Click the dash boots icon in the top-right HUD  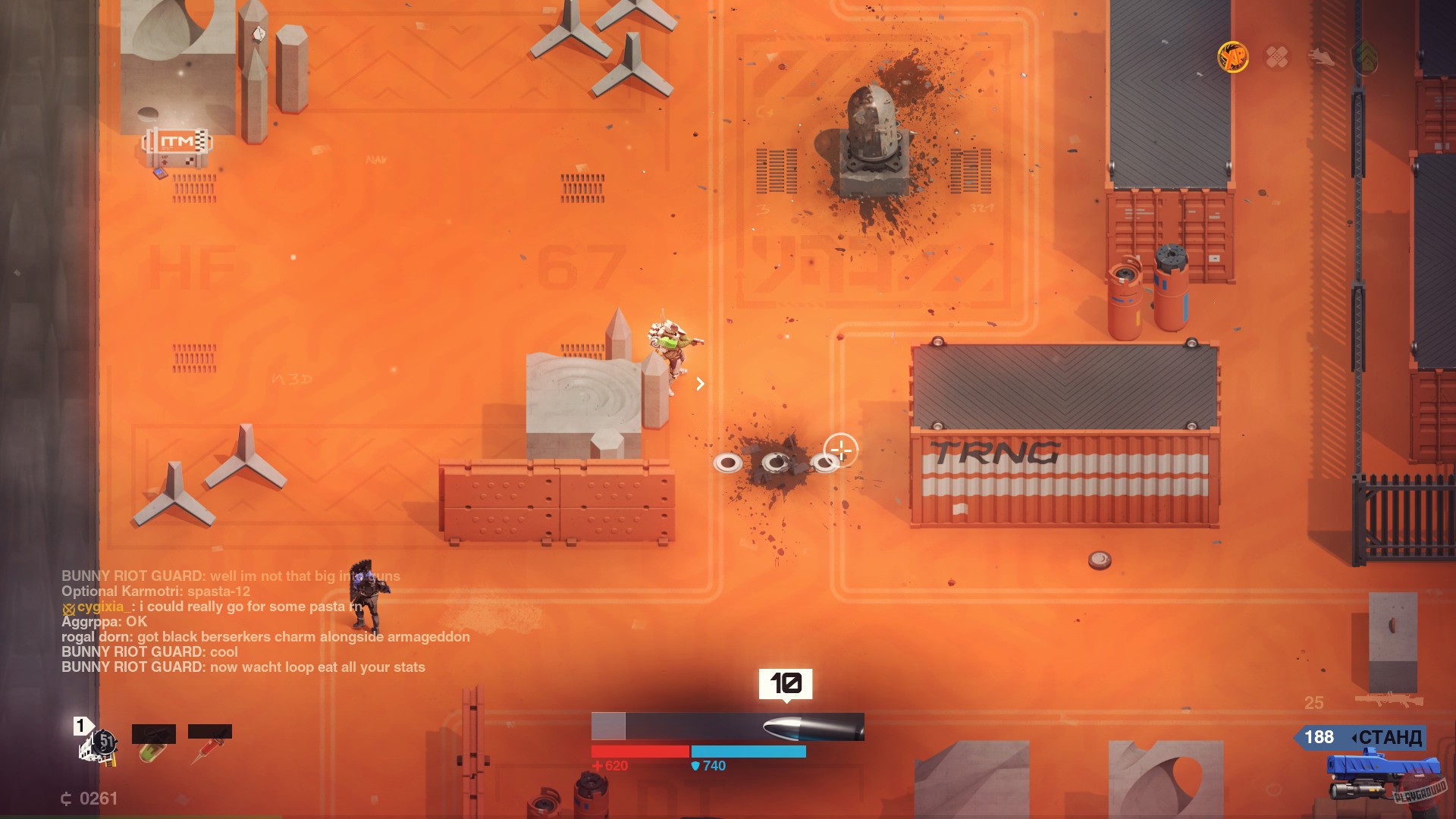point(1320,56)
